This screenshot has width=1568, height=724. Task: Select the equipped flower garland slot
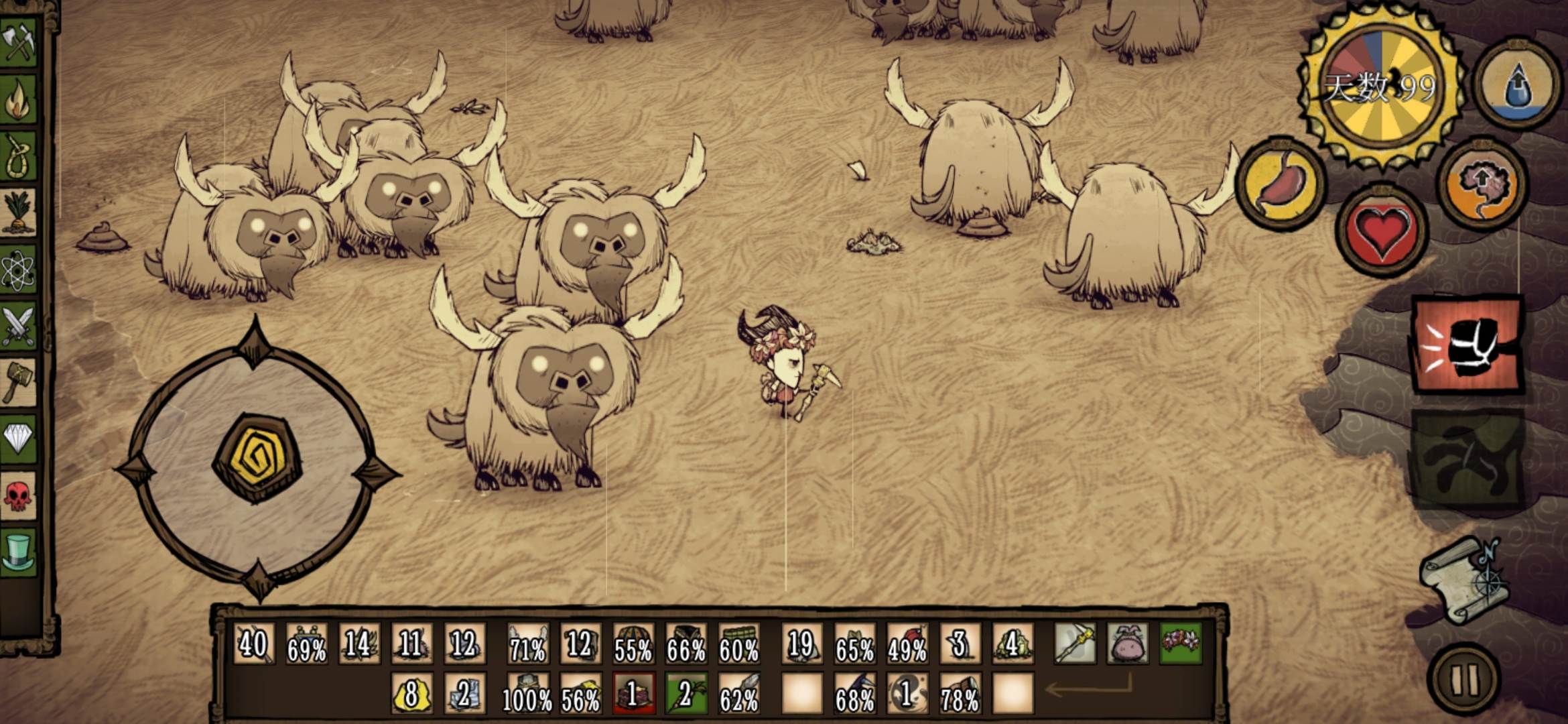tap(1181, 643)
